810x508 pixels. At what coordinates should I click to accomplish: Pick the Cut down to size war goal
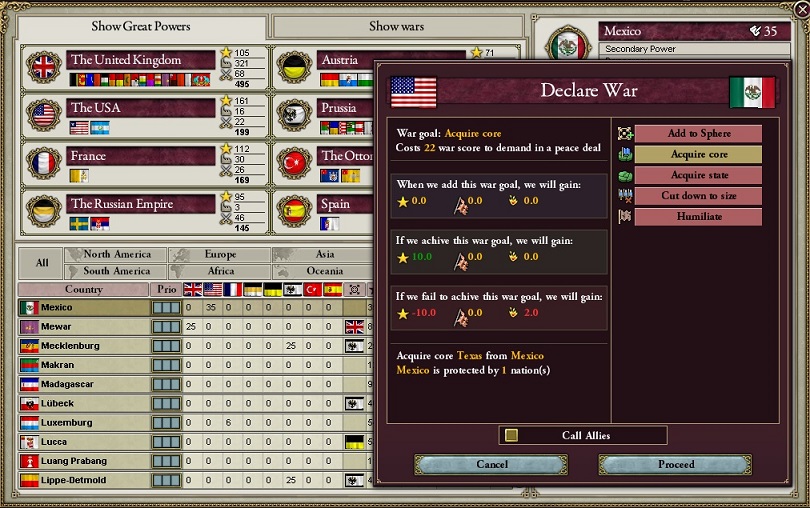(x=698, y=196)
